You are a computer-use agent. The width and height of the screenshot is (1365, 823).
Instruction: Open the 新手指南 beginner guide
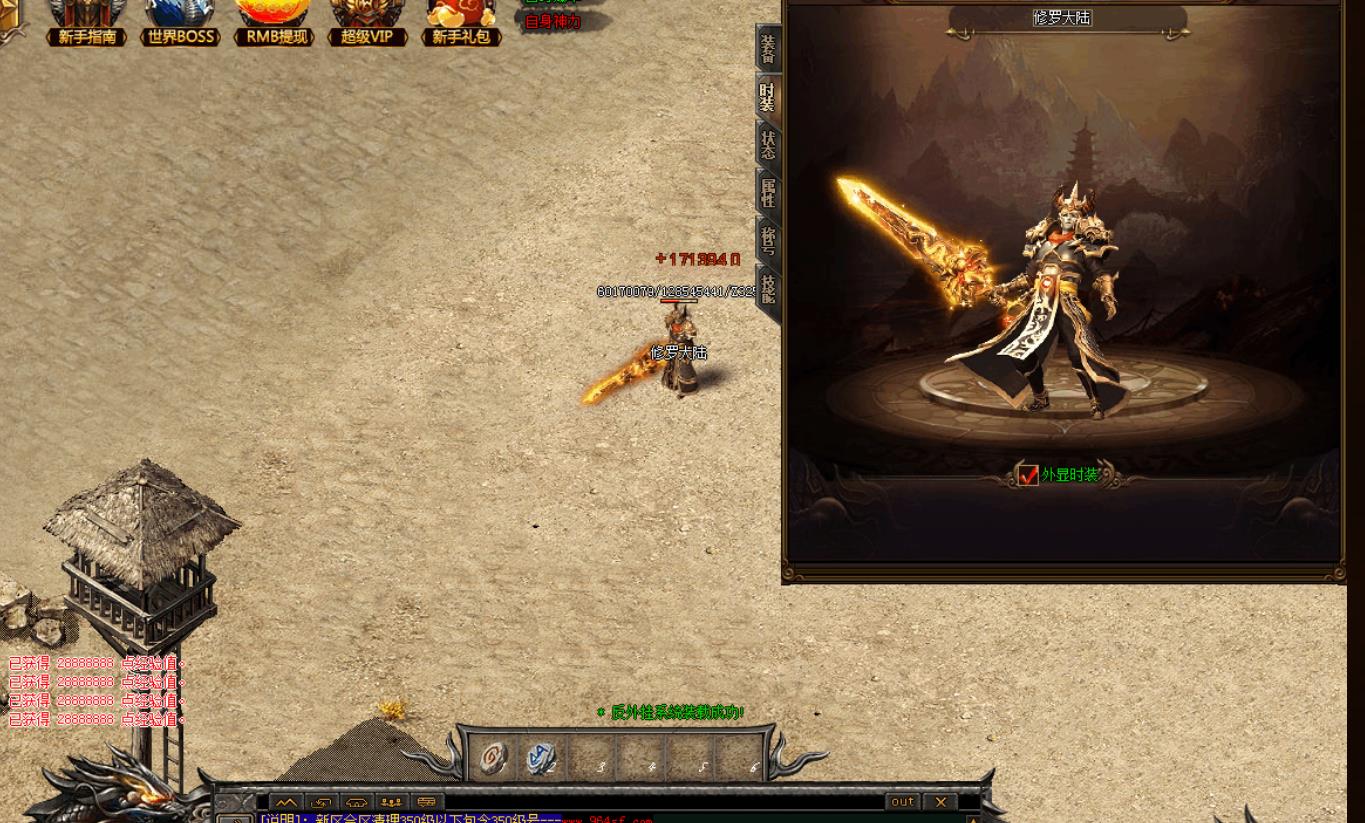coord(87,24)
